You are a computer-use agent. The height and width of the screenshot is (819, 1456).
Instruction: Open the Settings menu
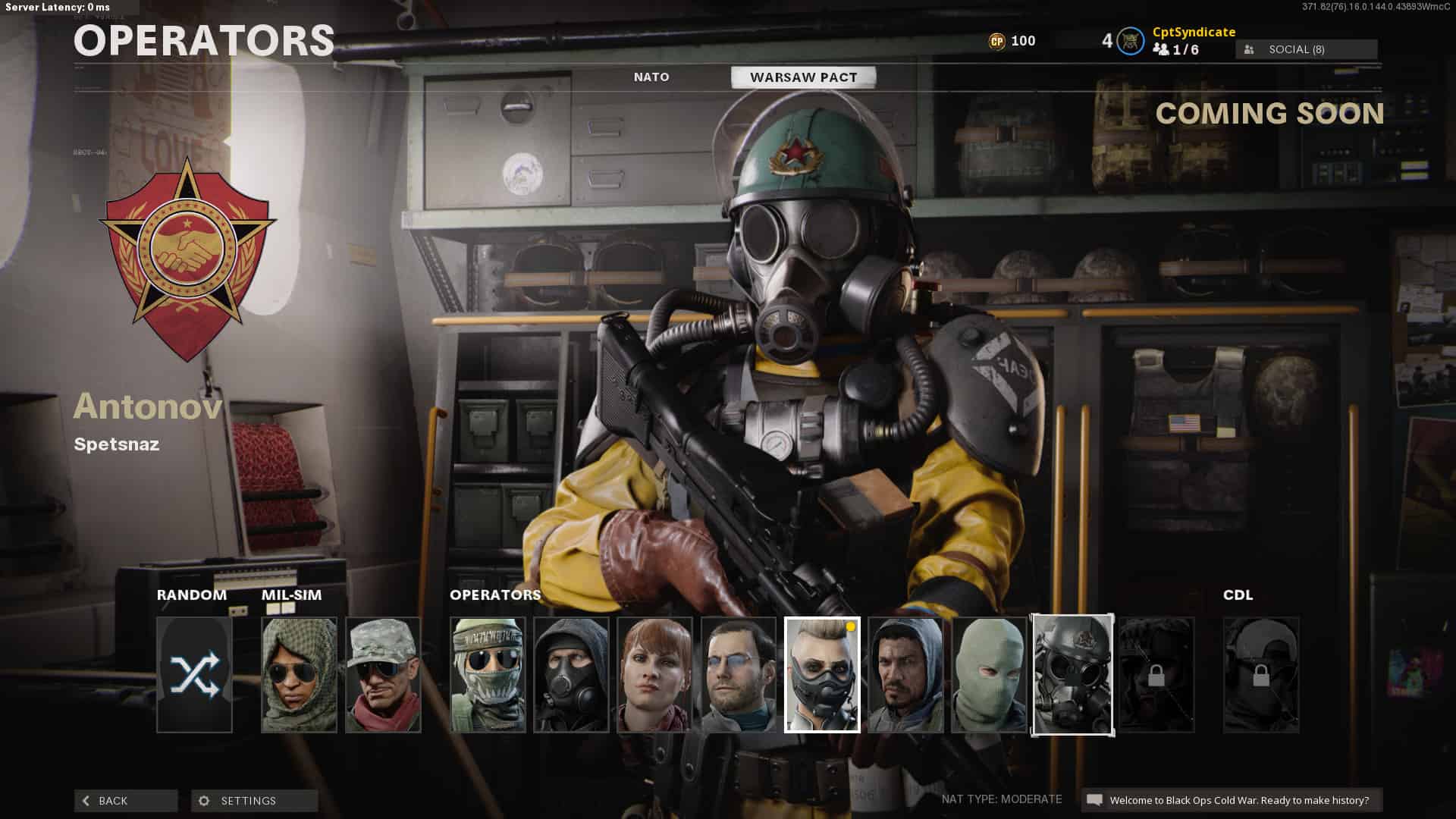(254, 801)
